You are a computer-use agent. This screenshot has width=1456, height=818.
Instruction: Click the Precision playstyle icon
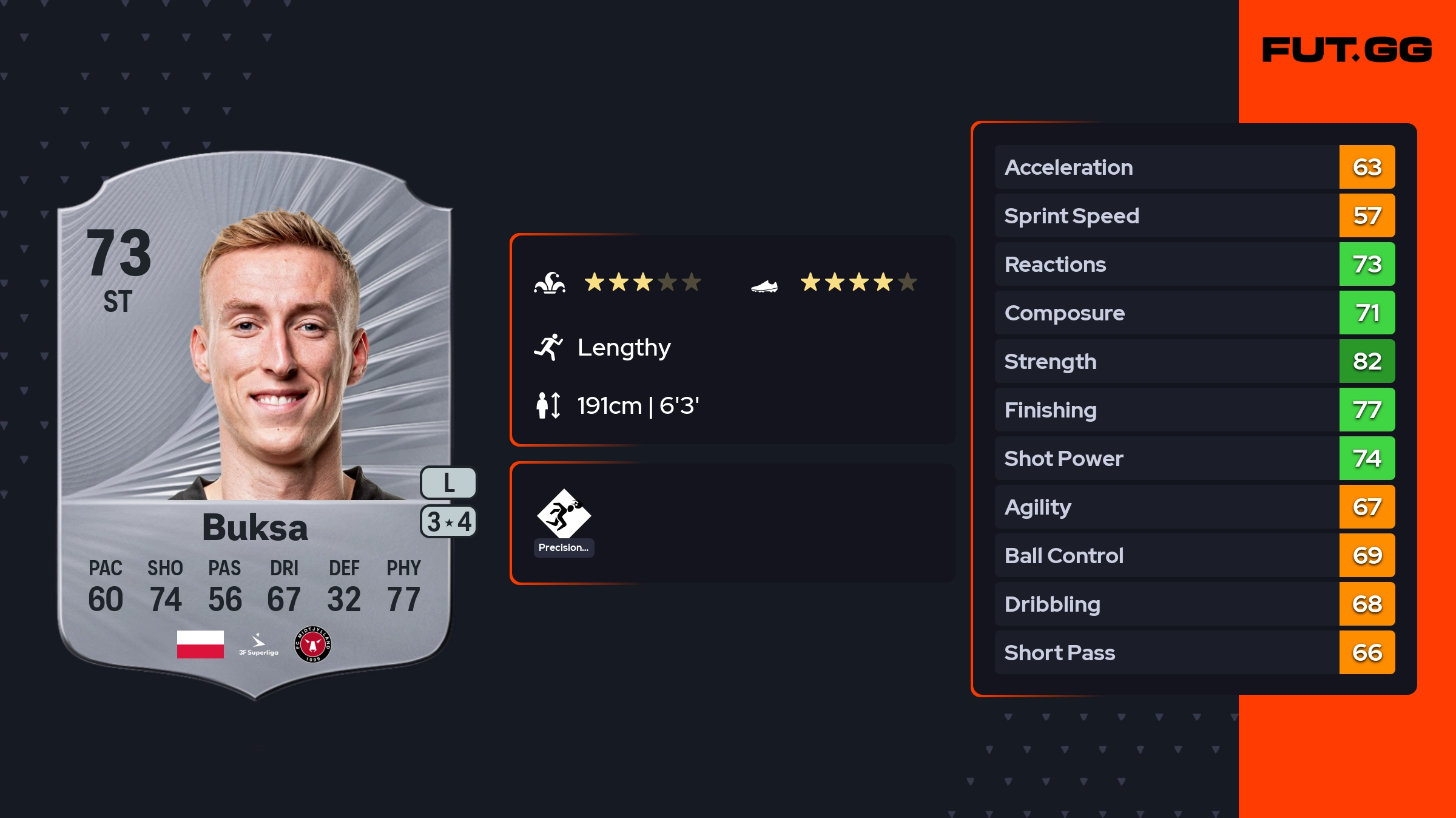(564, 515)
